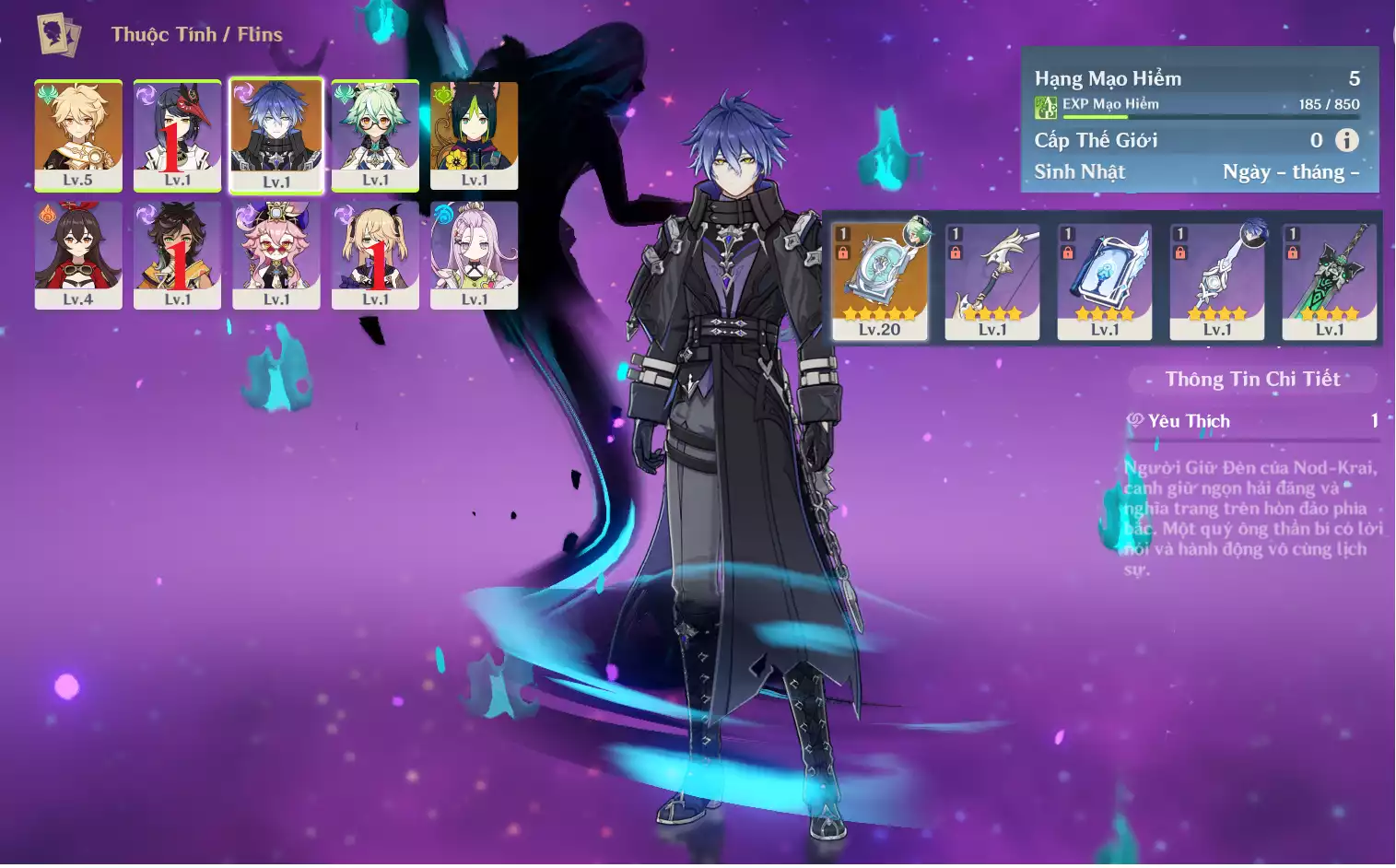
Task: Choose the lavender-haired Hydro character portrait
Action: [474, 254]
